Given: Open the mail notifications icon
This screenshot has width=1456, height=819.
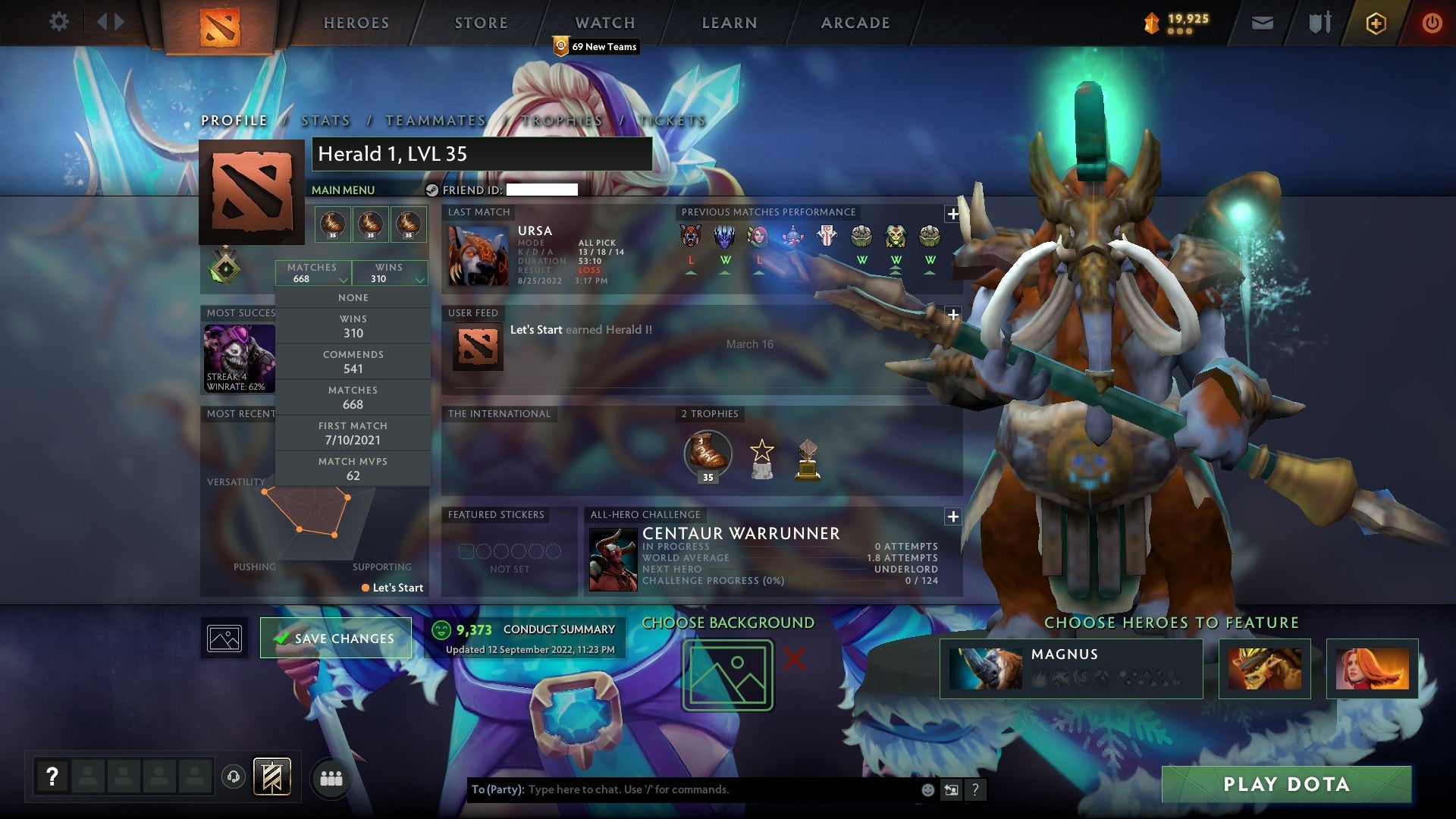Looking at the screenshot, I should [1261, 23].
